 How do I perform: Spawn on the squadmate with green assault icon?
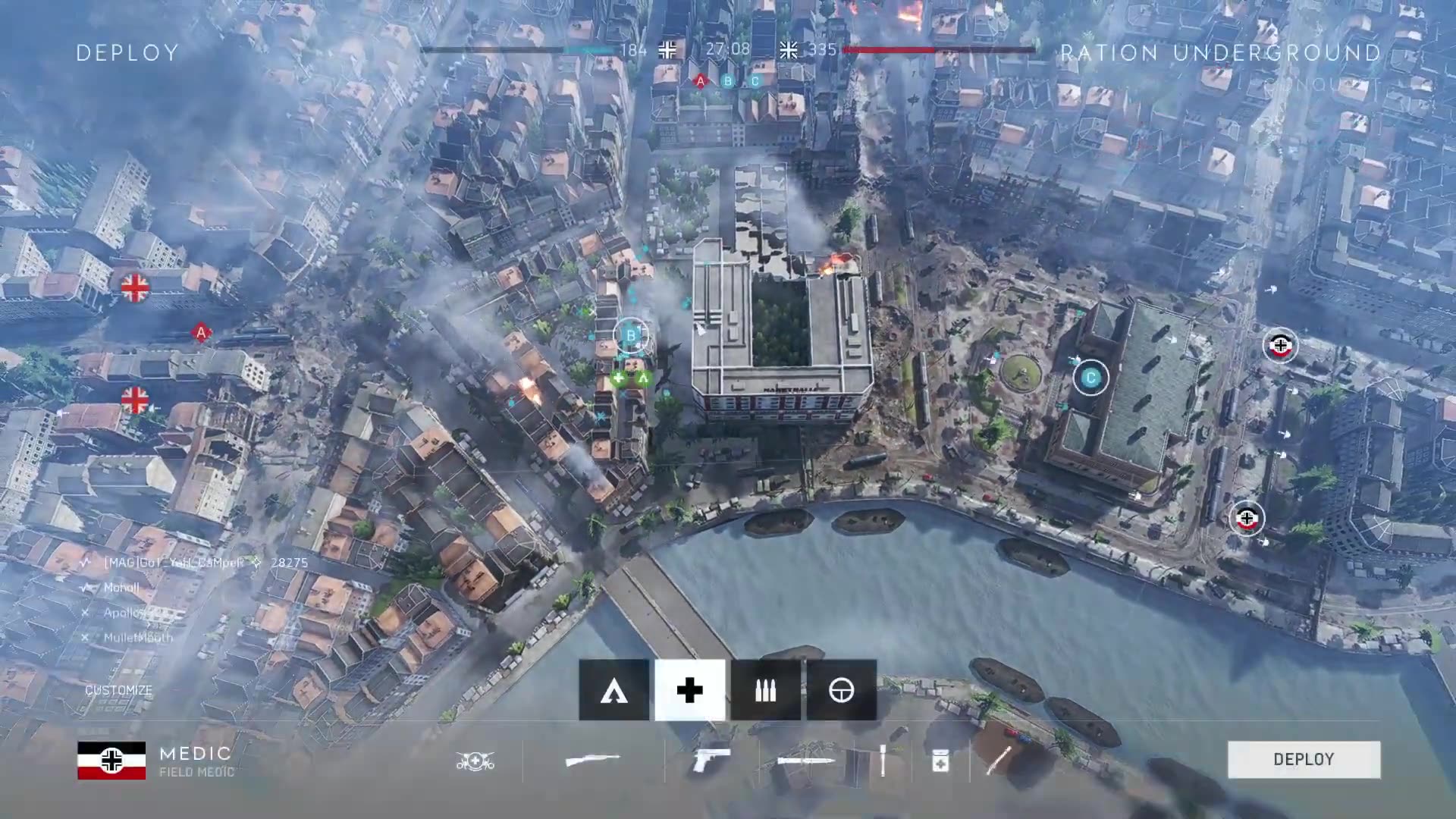[643, 378]
